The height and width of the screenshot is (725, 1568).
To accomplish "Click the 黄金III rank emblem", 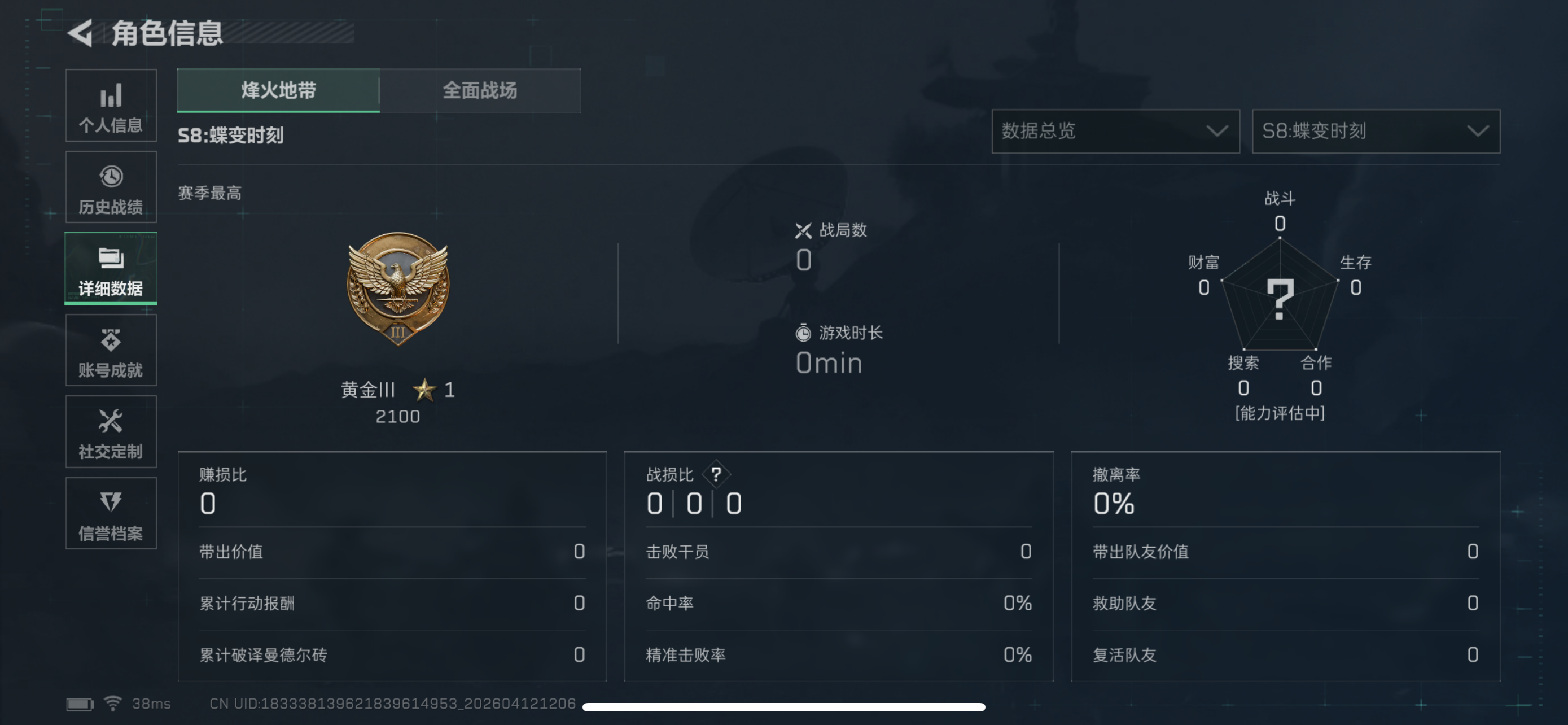I will pos(398,291).
